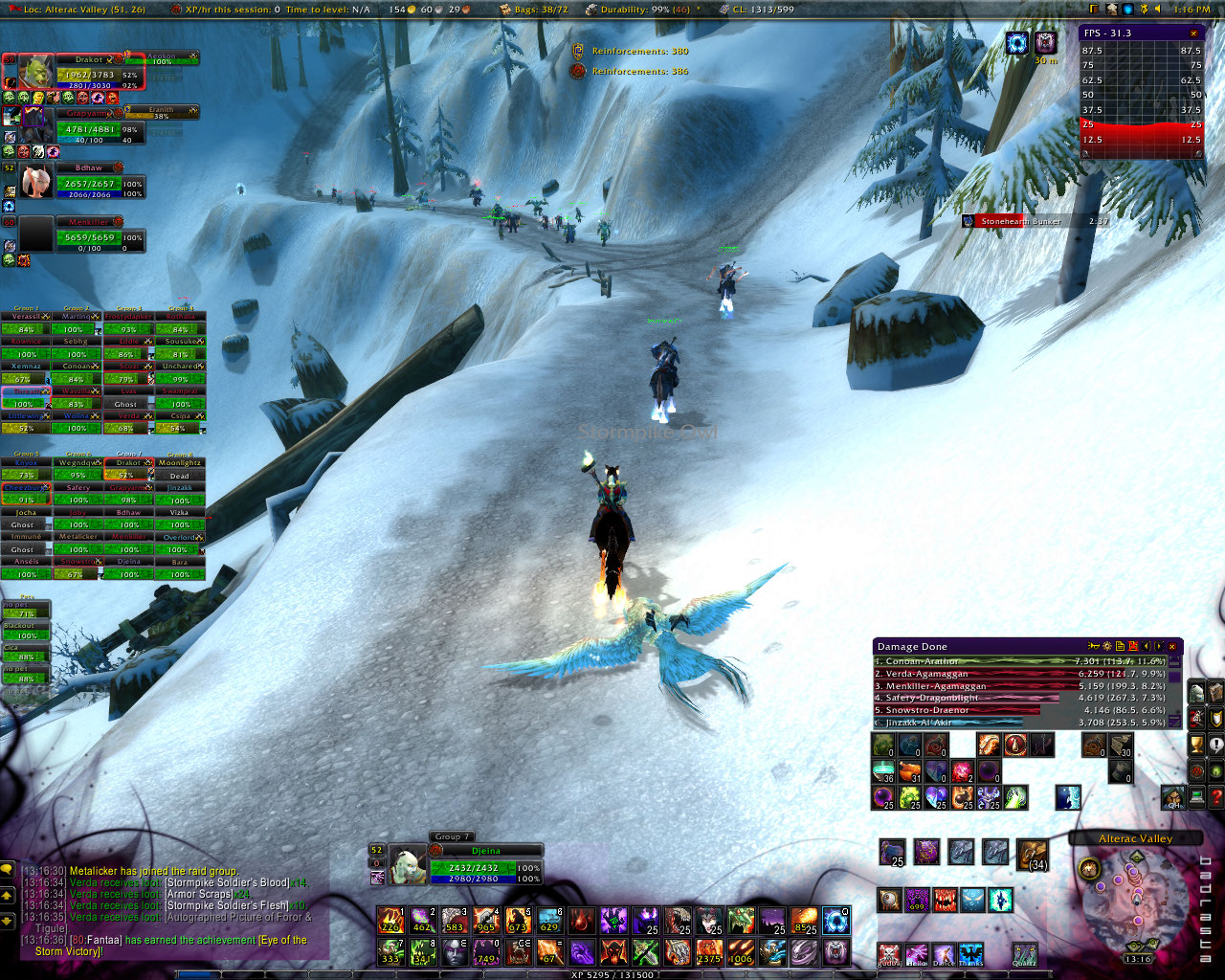
Task: Click the Quartz macro button
Action: point(1025,954)
